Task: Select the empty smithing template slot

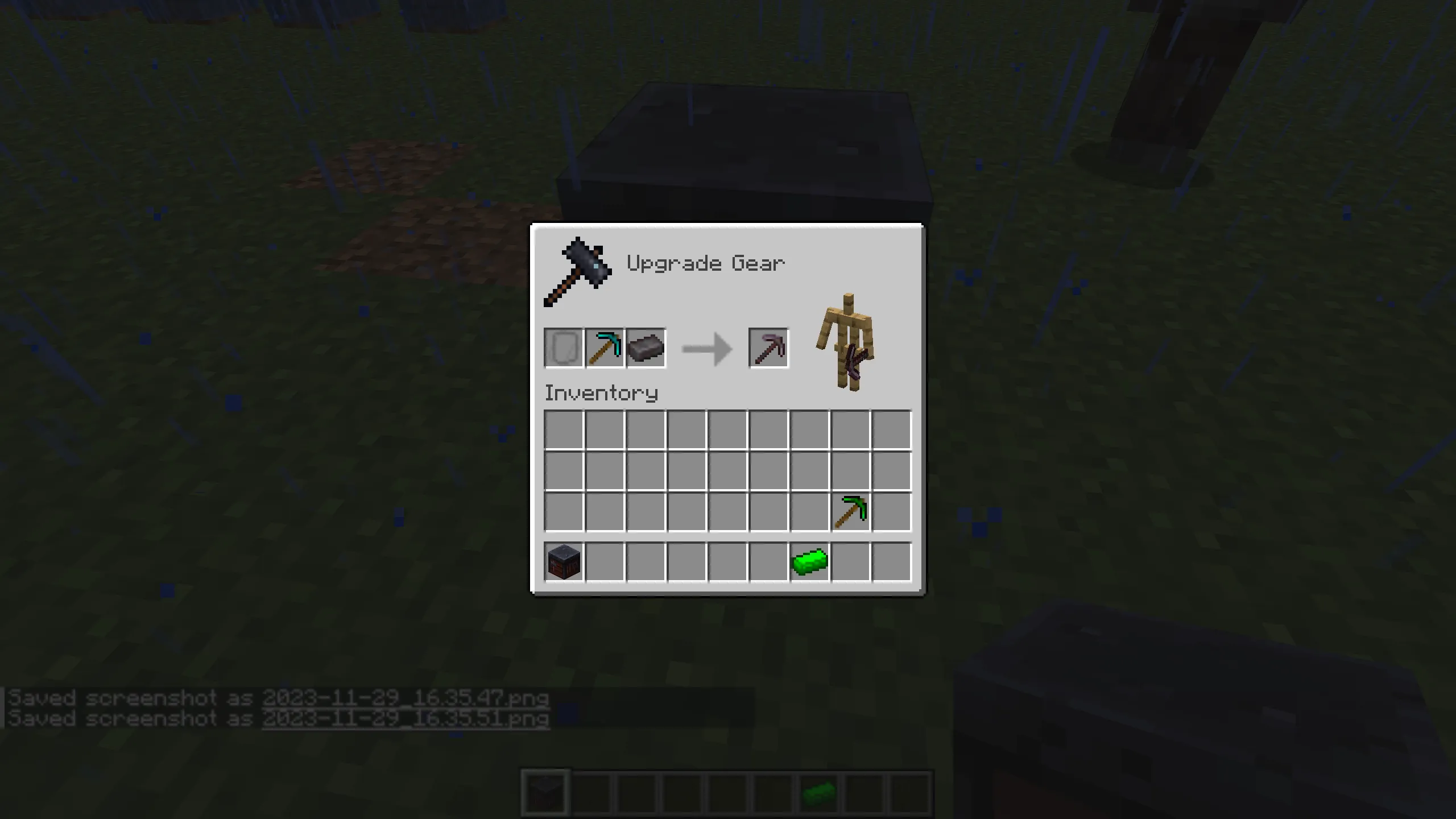Action: tap(564, 348)
